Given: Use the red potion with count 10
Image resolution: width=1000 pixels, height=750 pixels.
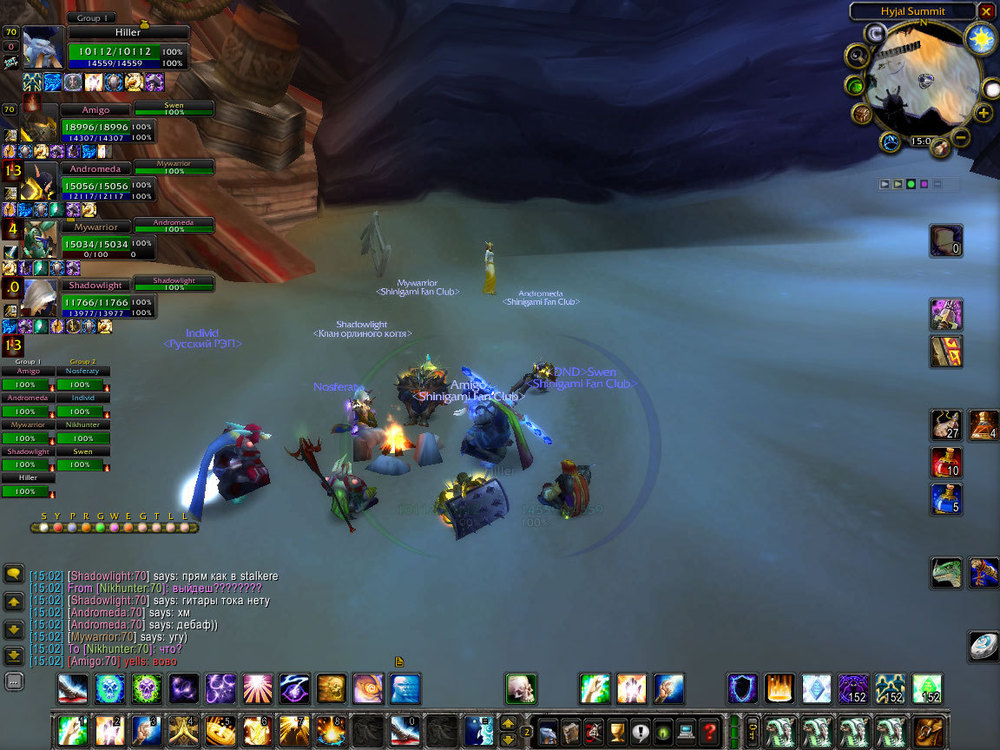Looking at the screenshot, I should pos(946,462).
